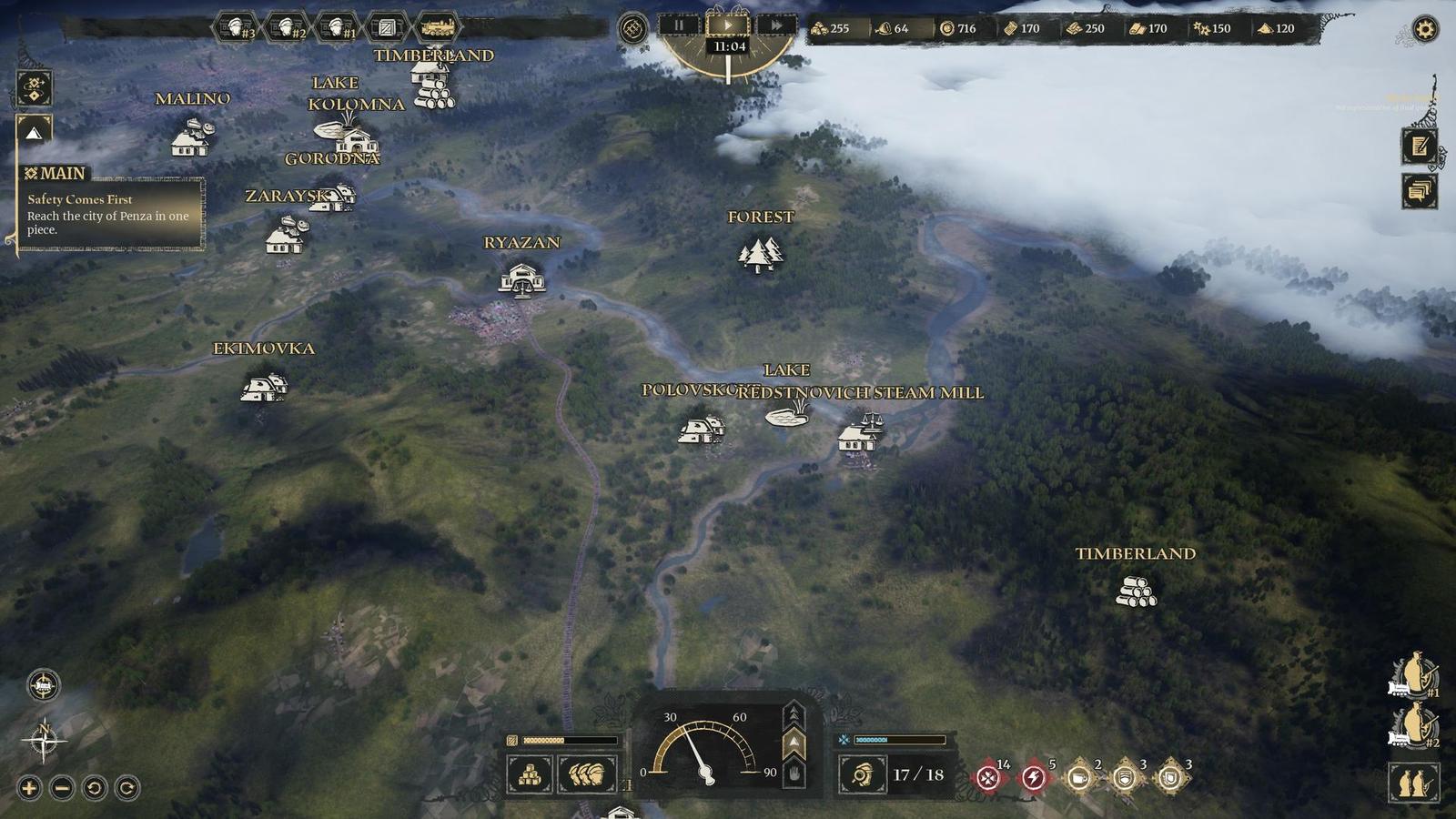Screen dimensions: 1456x819
Task: Collapse the Main quest tracker arrow
Action: pyautogui.click(x=34, y=133)
